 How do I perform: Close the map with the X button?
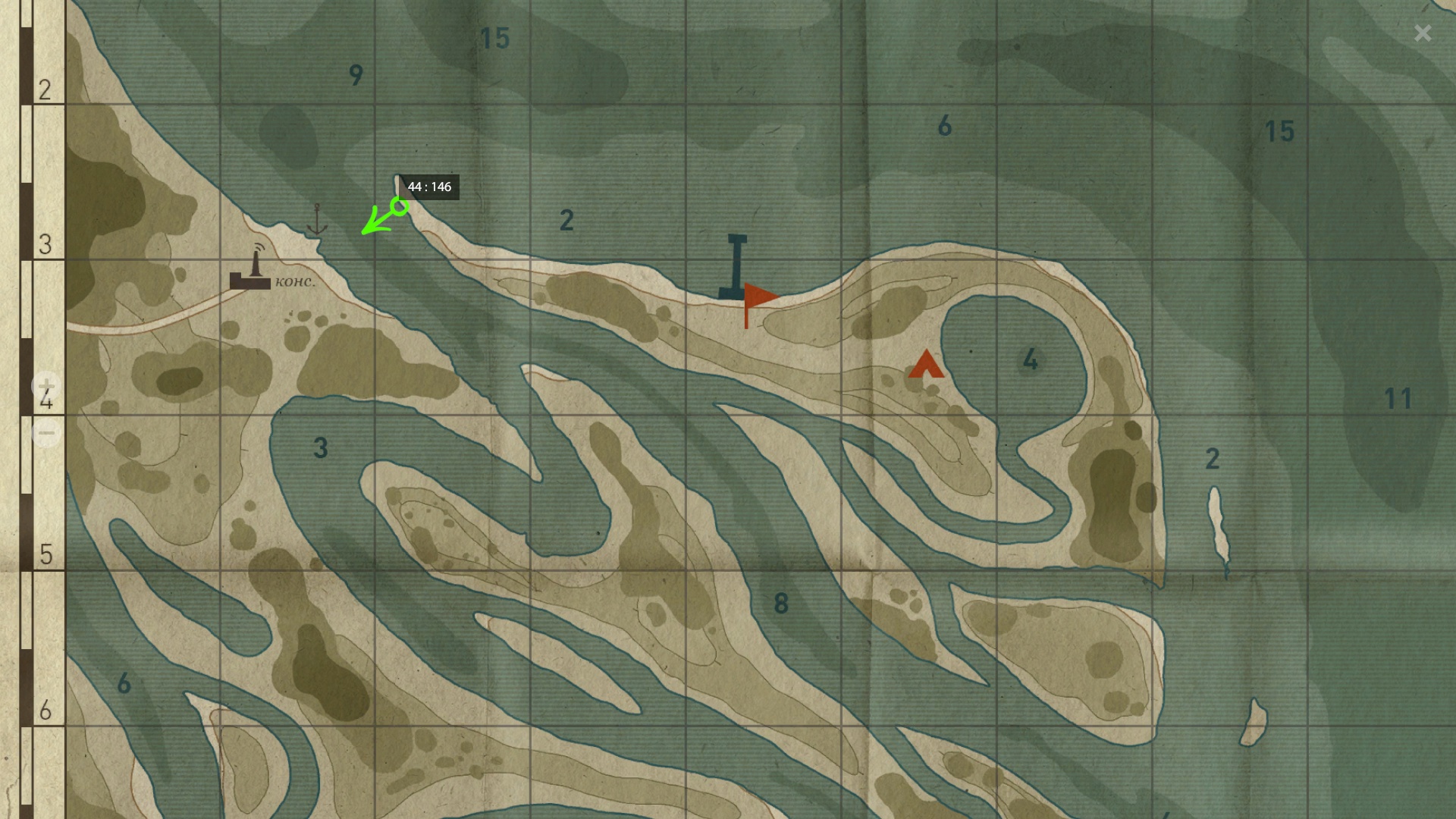coord(1423,33)
